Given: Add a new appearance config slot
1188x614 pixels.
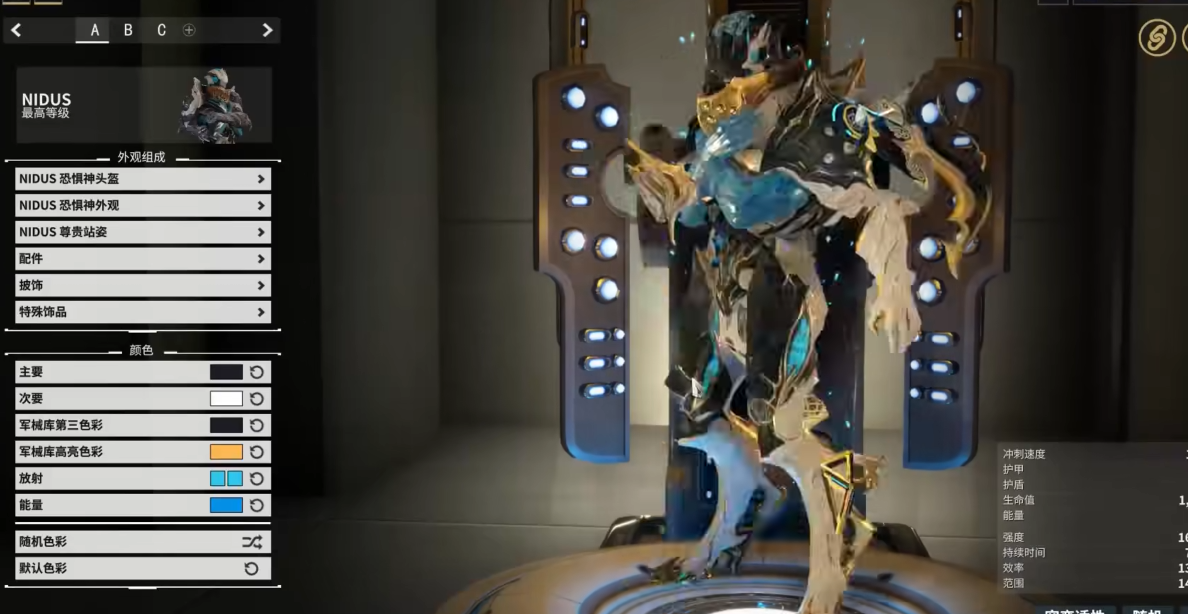Looking at the screenshot, I should click(x=189, y=30).
